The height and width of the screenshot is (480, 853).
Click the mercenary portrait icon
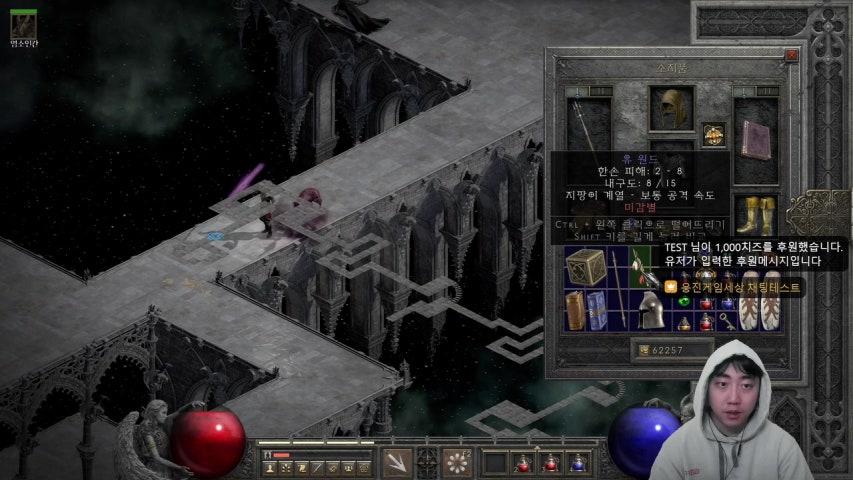tap(22, 22)
